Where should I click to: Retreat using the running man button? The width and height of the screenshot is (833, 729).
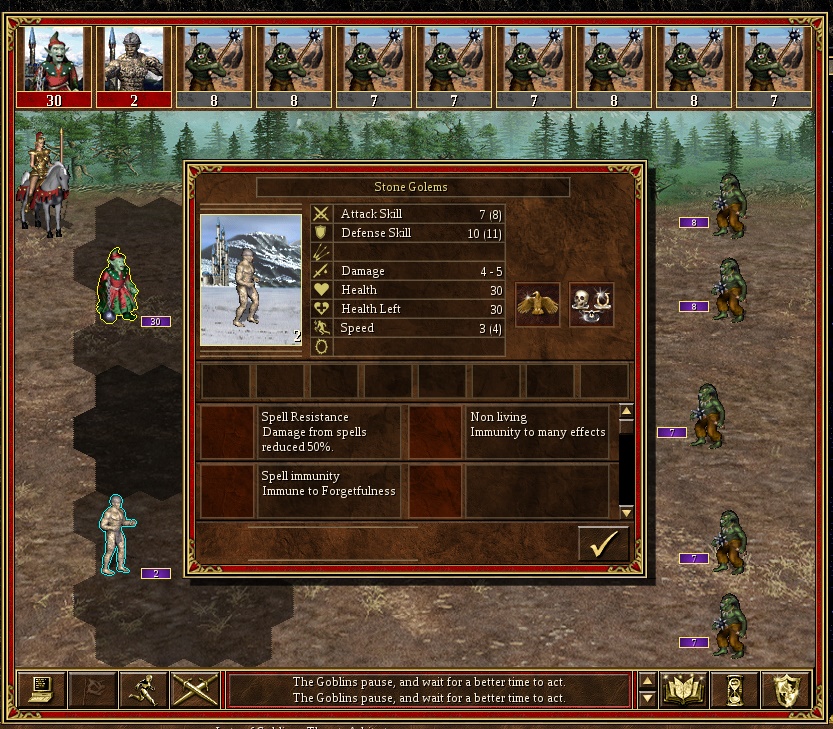[143, 689]
